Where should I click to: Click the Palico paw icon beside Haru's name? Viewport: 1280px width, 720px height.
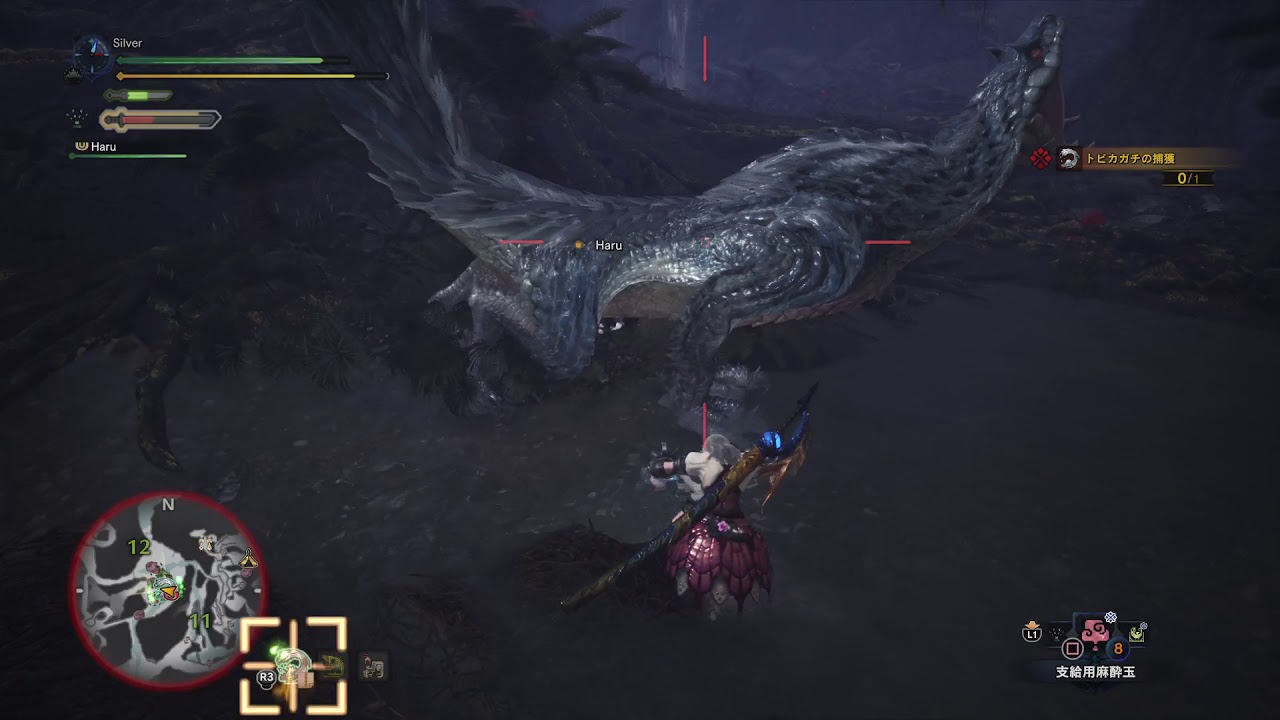(82, 146)
